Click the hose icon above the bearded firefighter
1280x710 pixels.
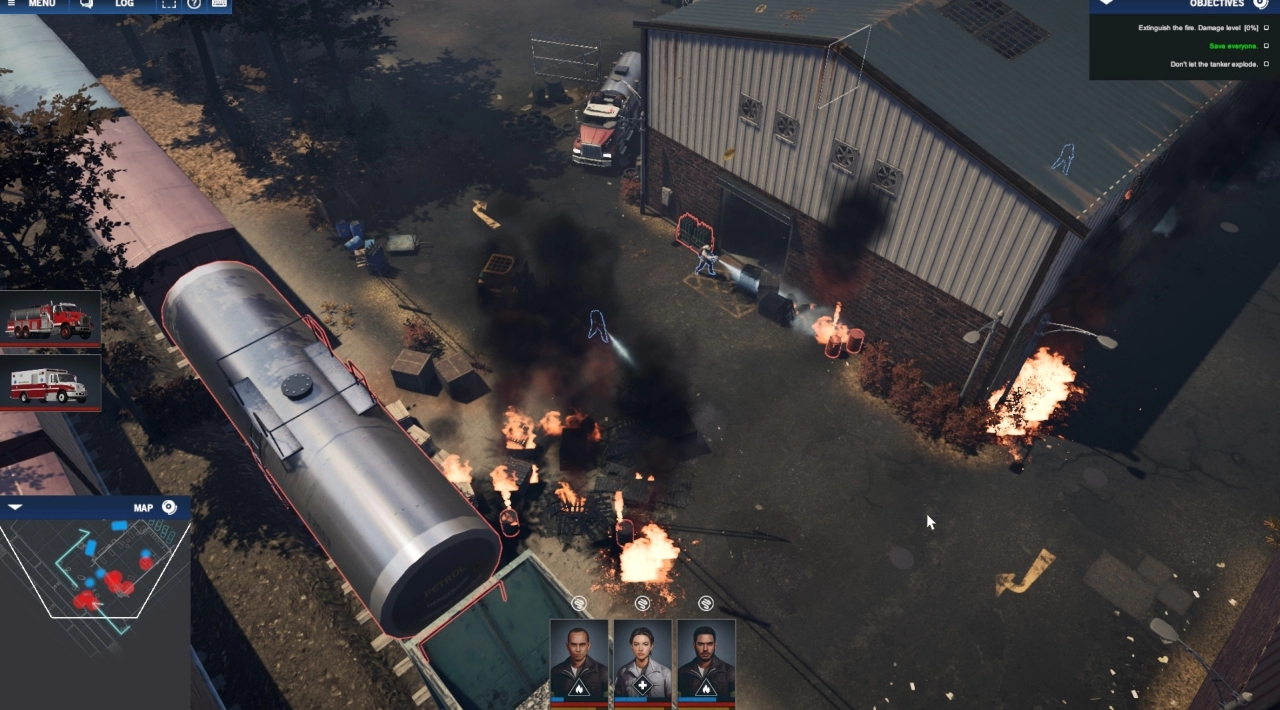(x=706, y=603)
